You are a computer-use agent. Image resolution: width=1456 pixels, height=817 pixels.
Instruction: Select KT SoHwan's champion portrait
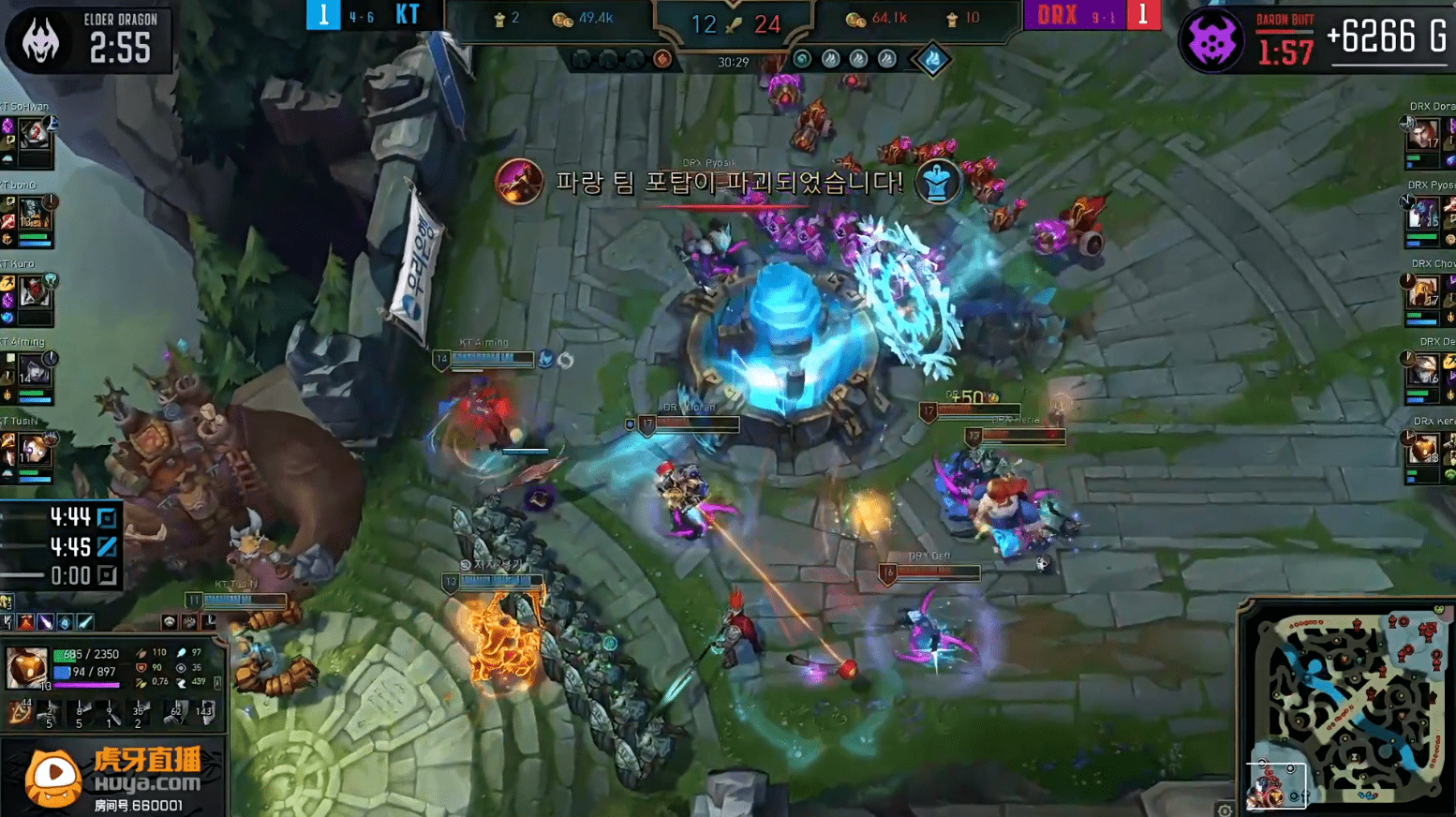pos(35,134)
